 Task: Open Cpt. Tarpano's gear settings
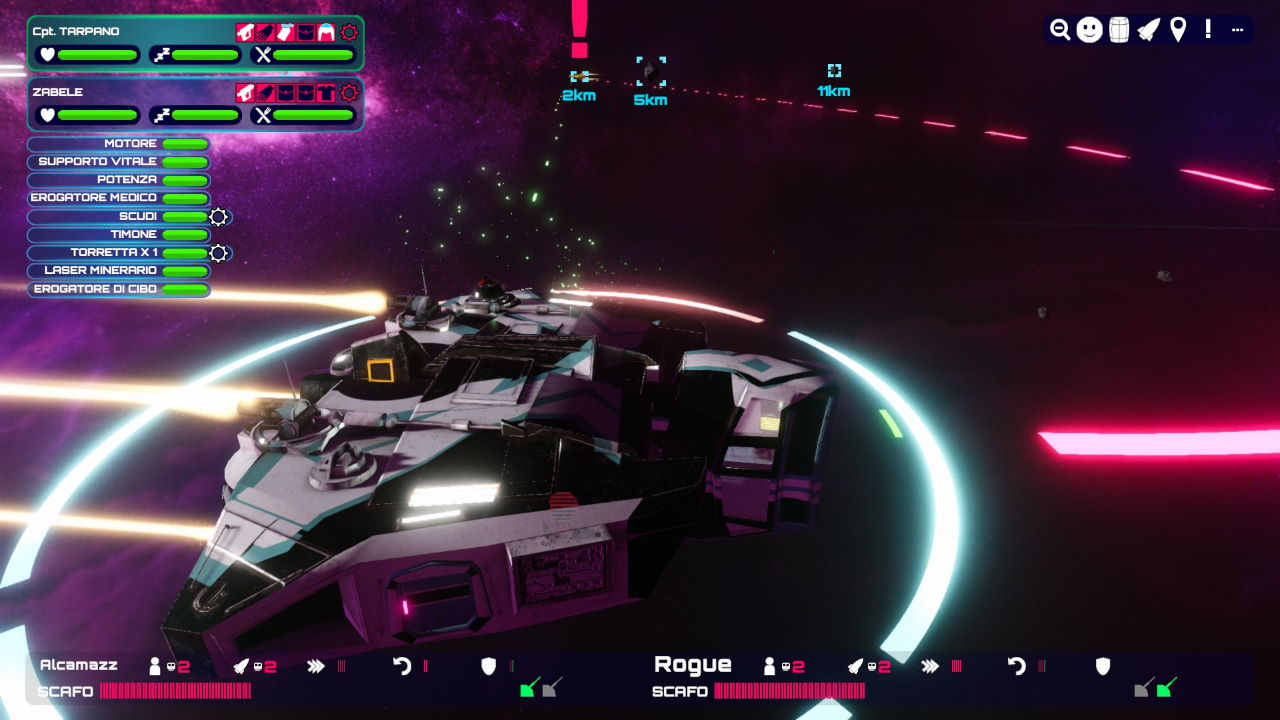coord(349,32)
